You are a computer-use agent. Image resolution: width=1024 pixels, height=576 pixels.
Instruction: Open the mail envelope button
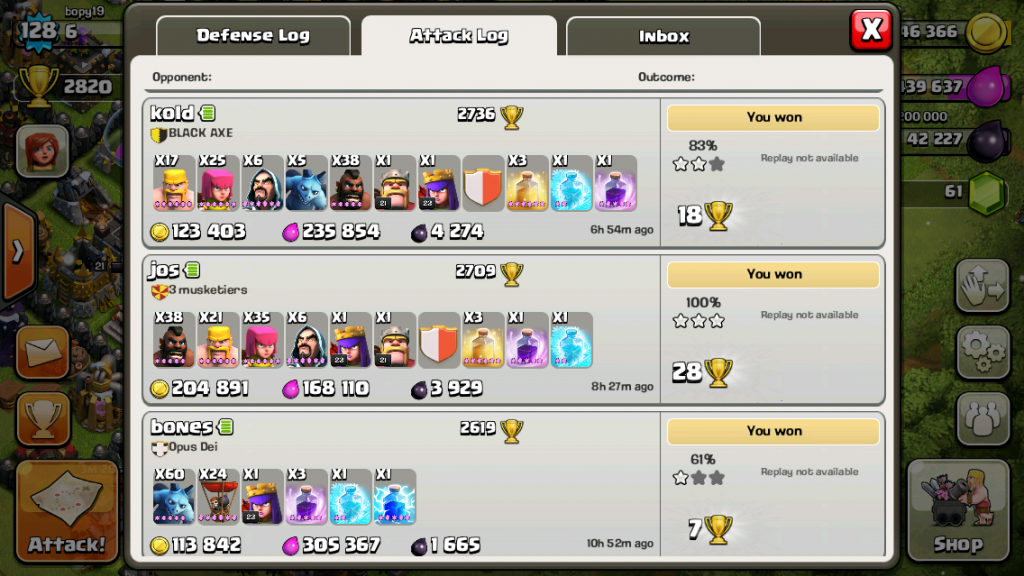point(43,352)
